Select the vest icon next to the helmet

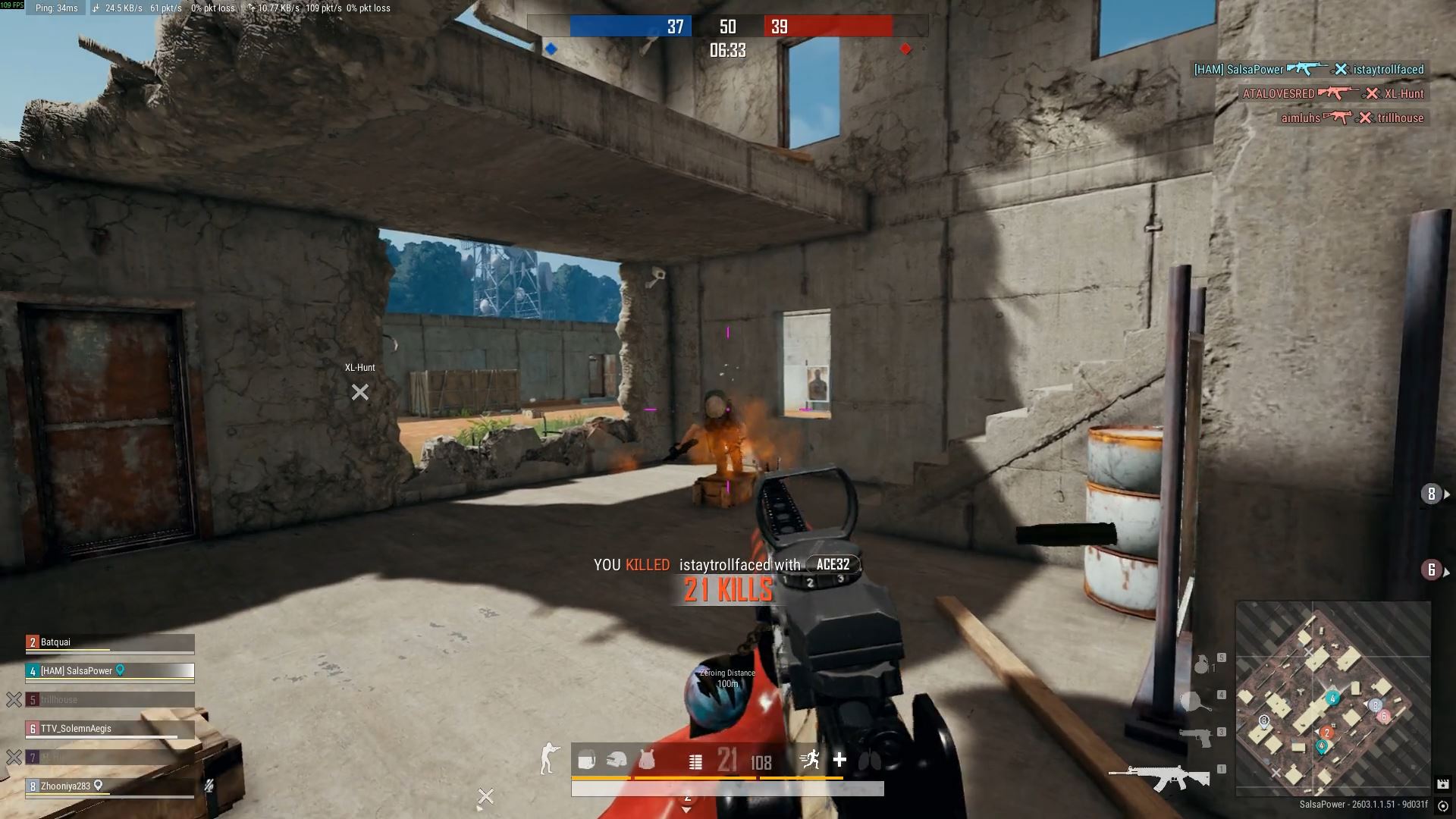647,761
